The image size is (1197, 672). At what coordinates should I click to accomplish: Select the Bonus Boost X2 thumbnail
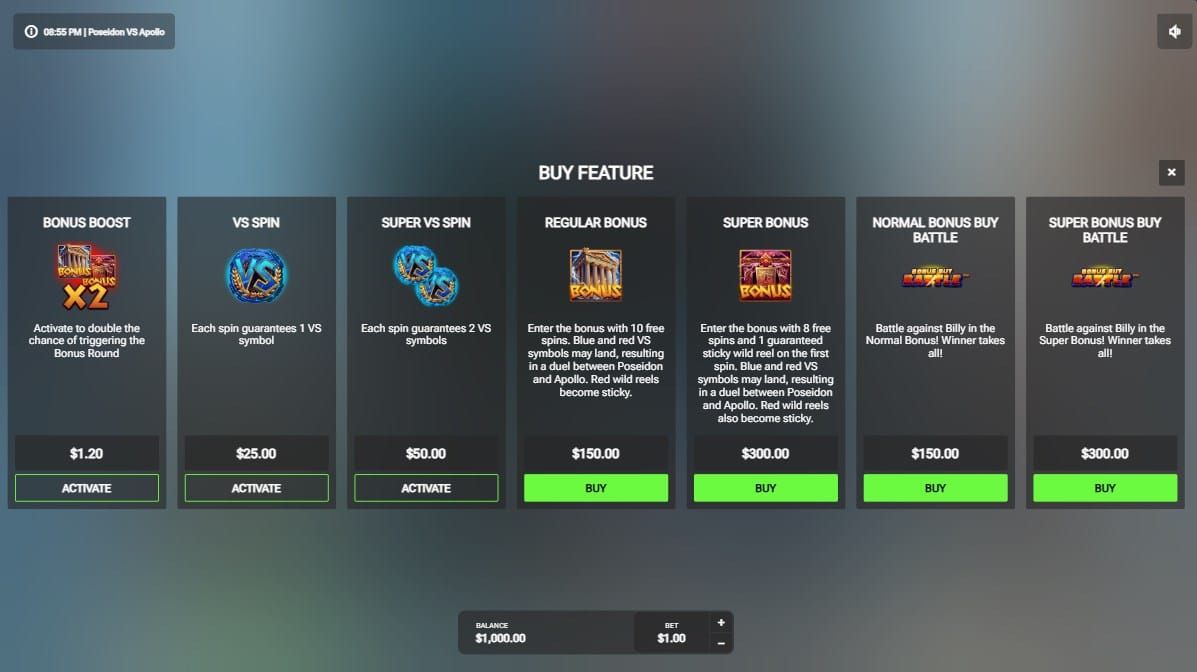tap(87, 277)
